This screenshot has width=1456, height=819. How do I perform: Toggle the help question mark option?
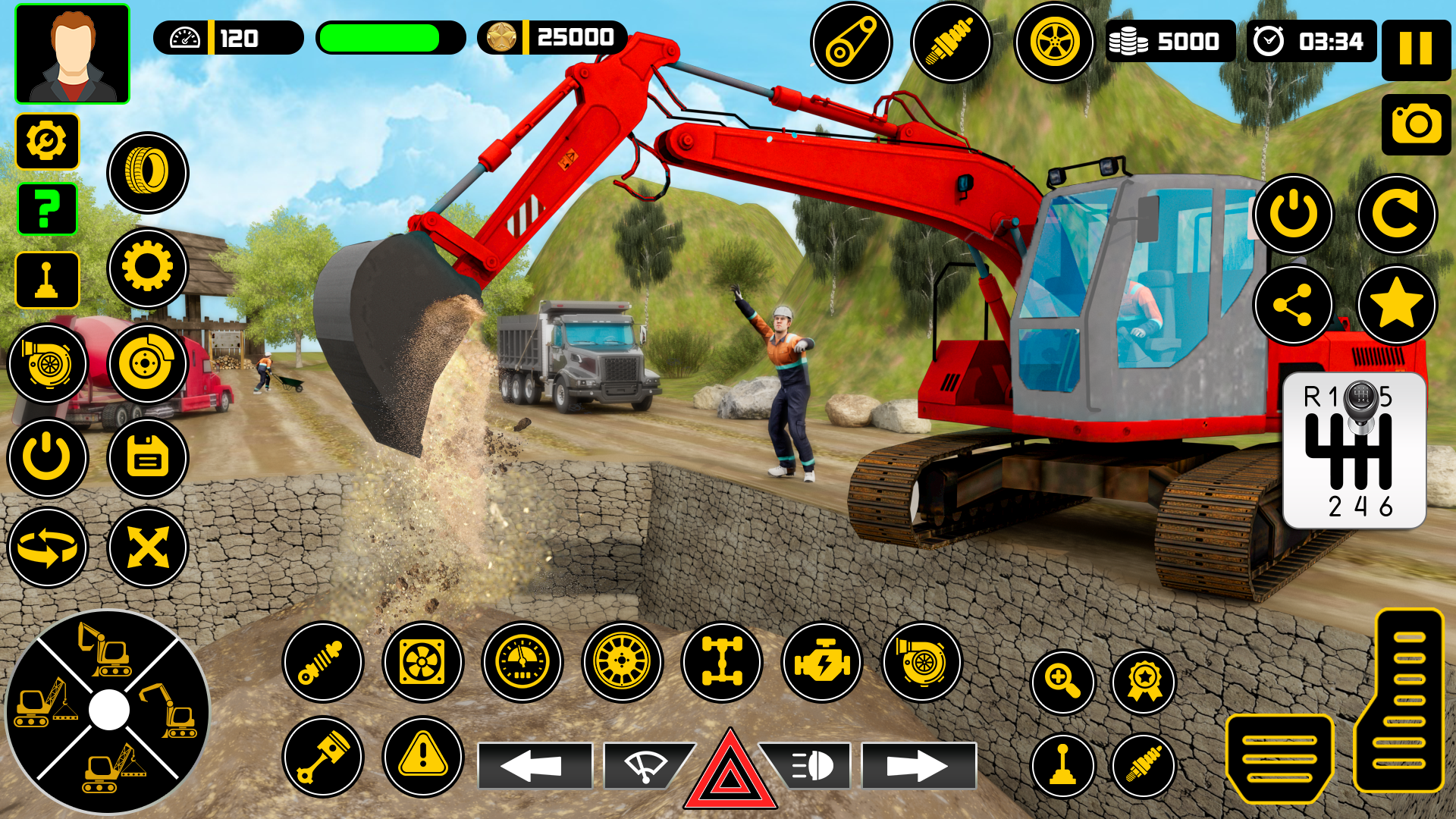[x=48, y=210]
